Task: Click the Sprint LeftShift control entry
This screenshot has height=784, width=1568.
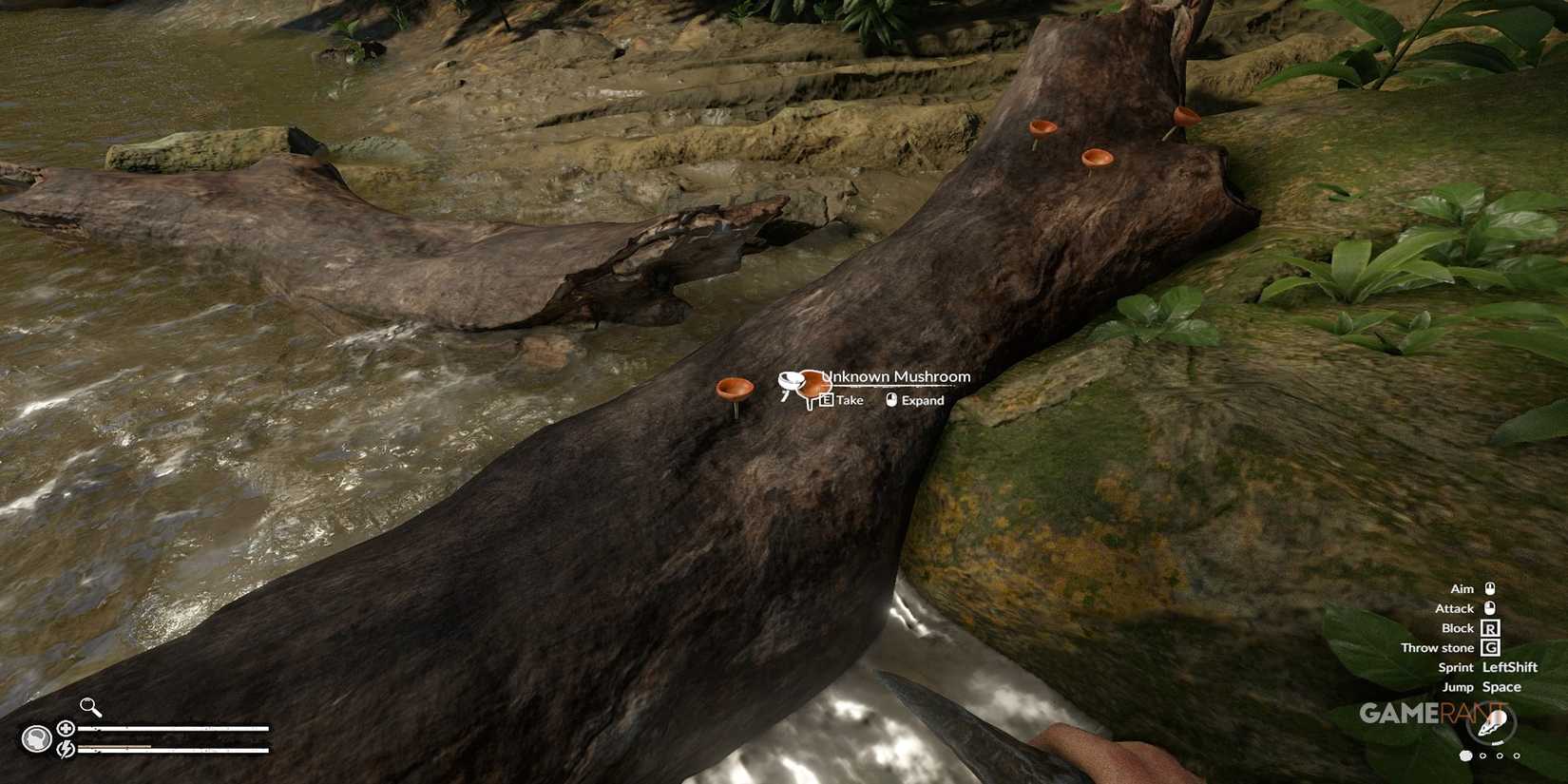Action: point(1487,666)
